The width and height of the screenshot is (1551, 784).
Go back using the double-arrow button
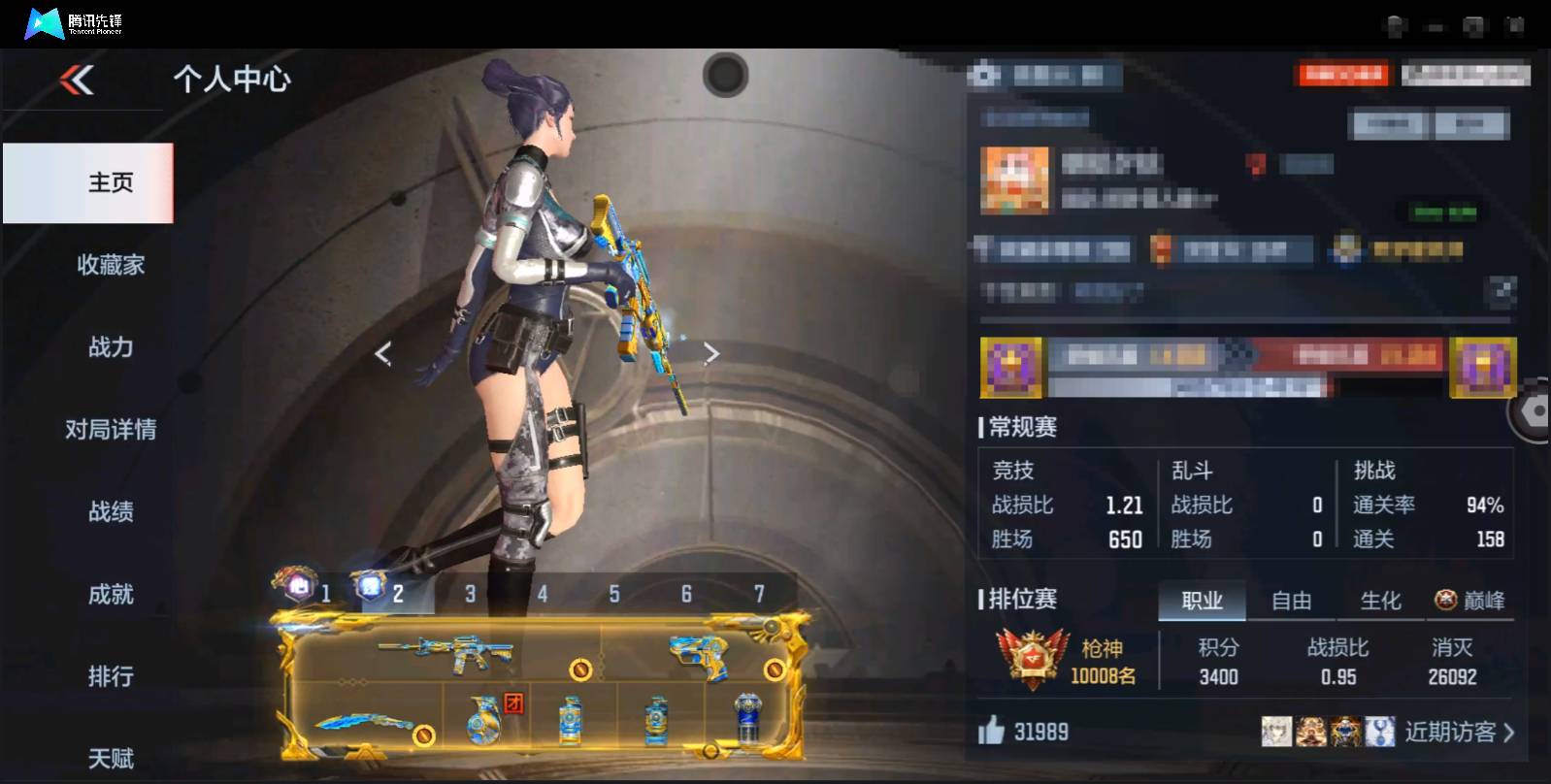[x=78, y=80]
